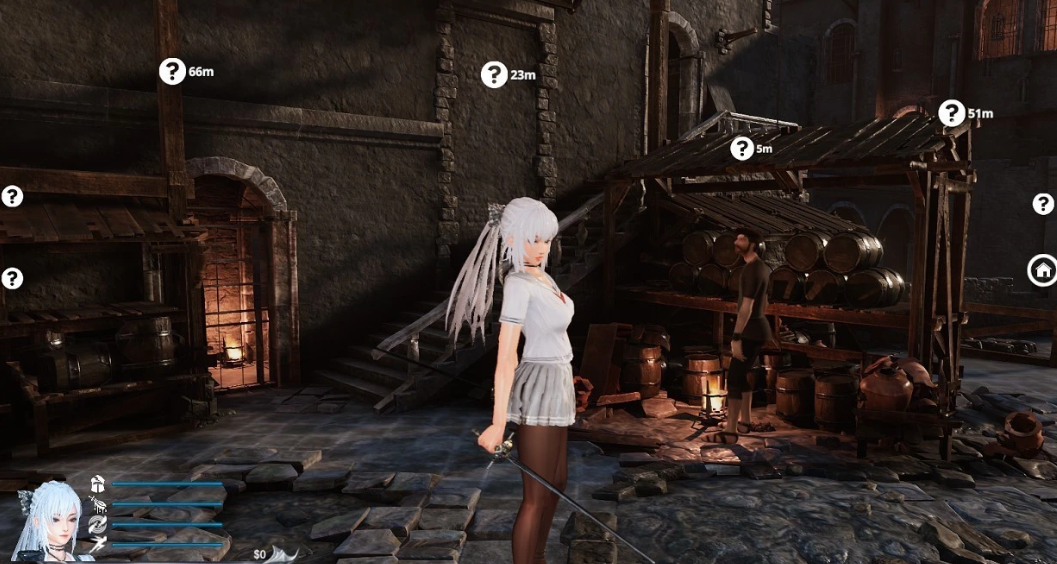Select the 51m question mark marker
1057x564 pixels.
click(952, 113)
